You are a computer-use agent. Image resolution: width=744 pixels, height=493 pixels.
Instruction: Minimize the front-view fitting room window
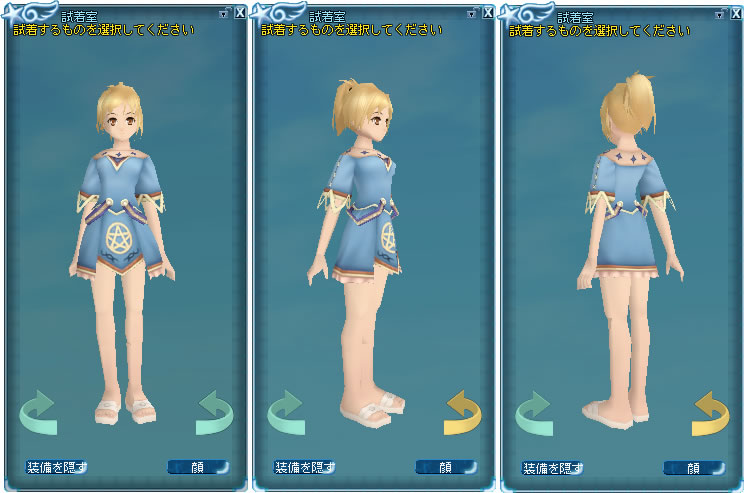[225, 13]
